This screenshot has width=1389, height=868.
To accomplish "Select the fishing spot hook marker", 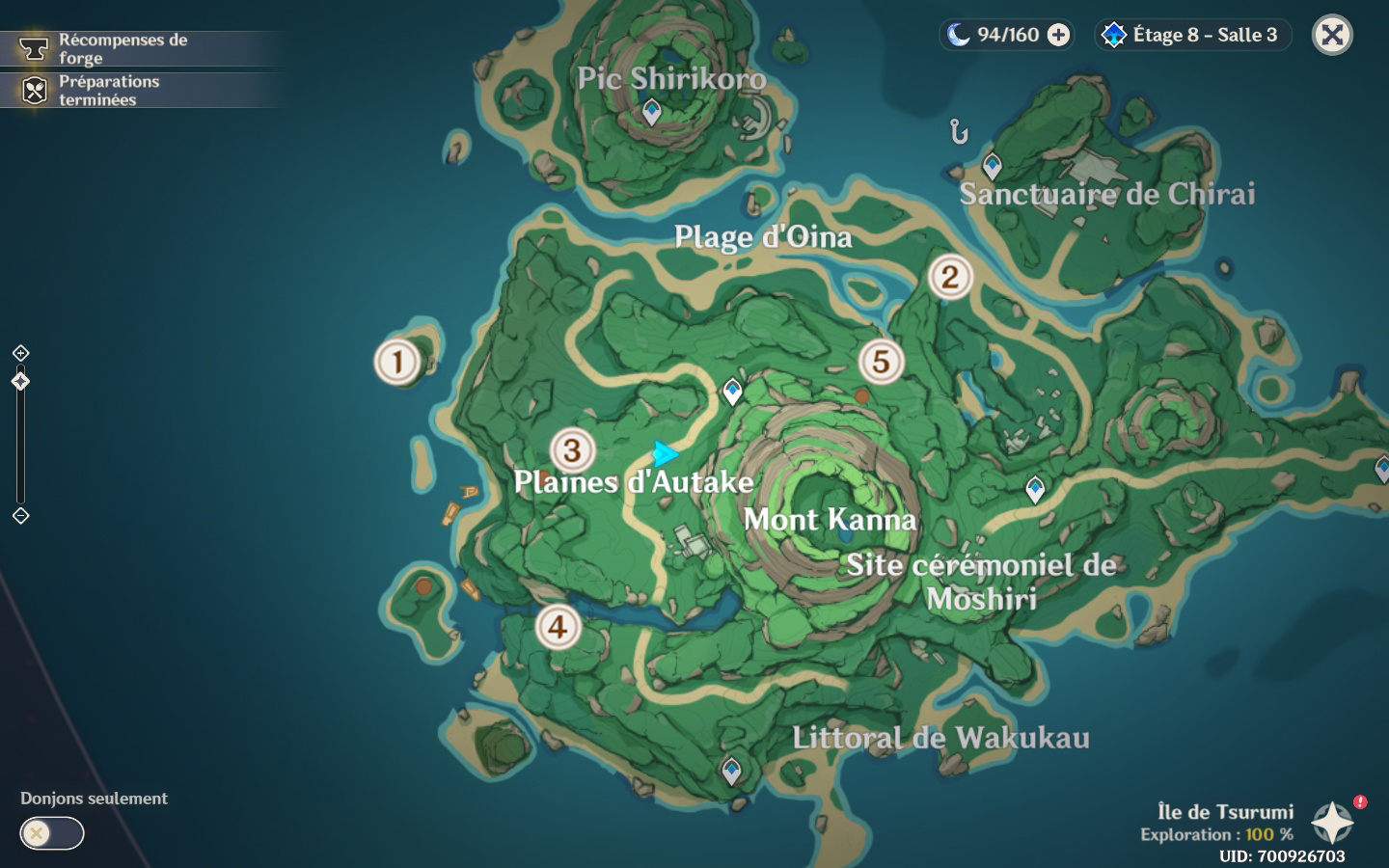I will 958,130.
